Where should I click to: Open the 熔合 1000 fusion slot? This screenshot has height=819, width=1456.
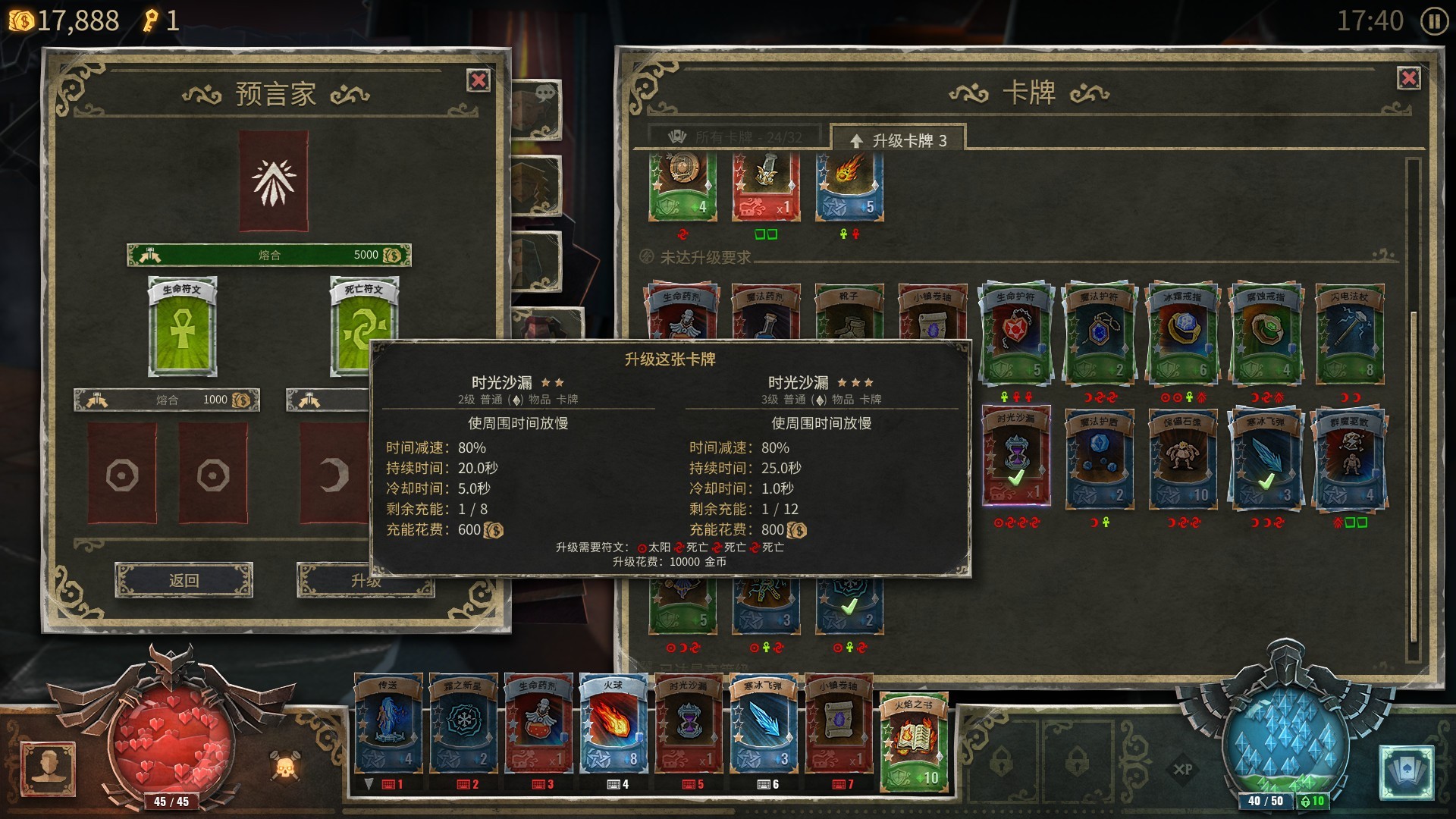167,399
